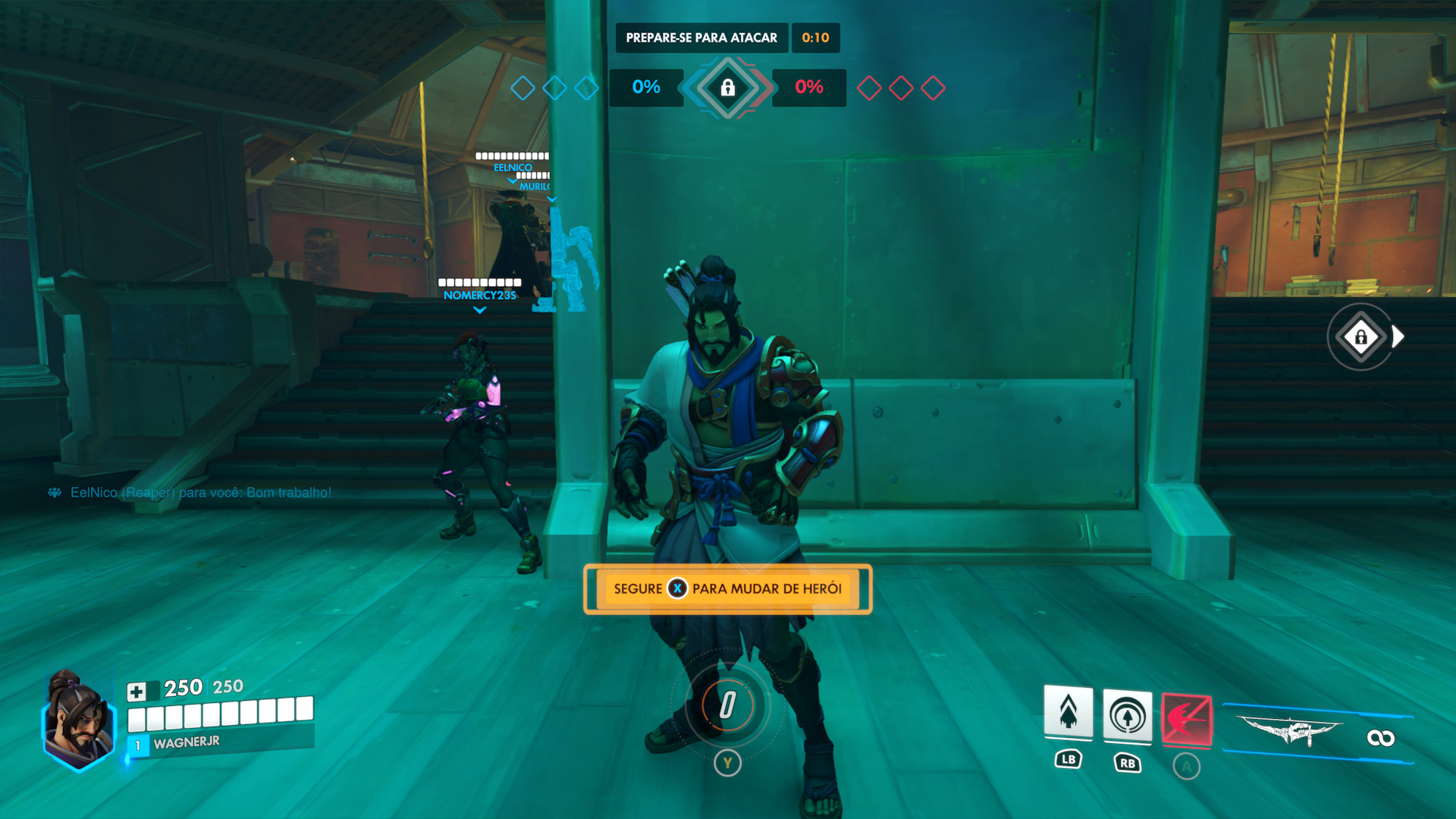
Task: Open the EelNico chat message
Action: pyautogui.click(x=200, y=493)
